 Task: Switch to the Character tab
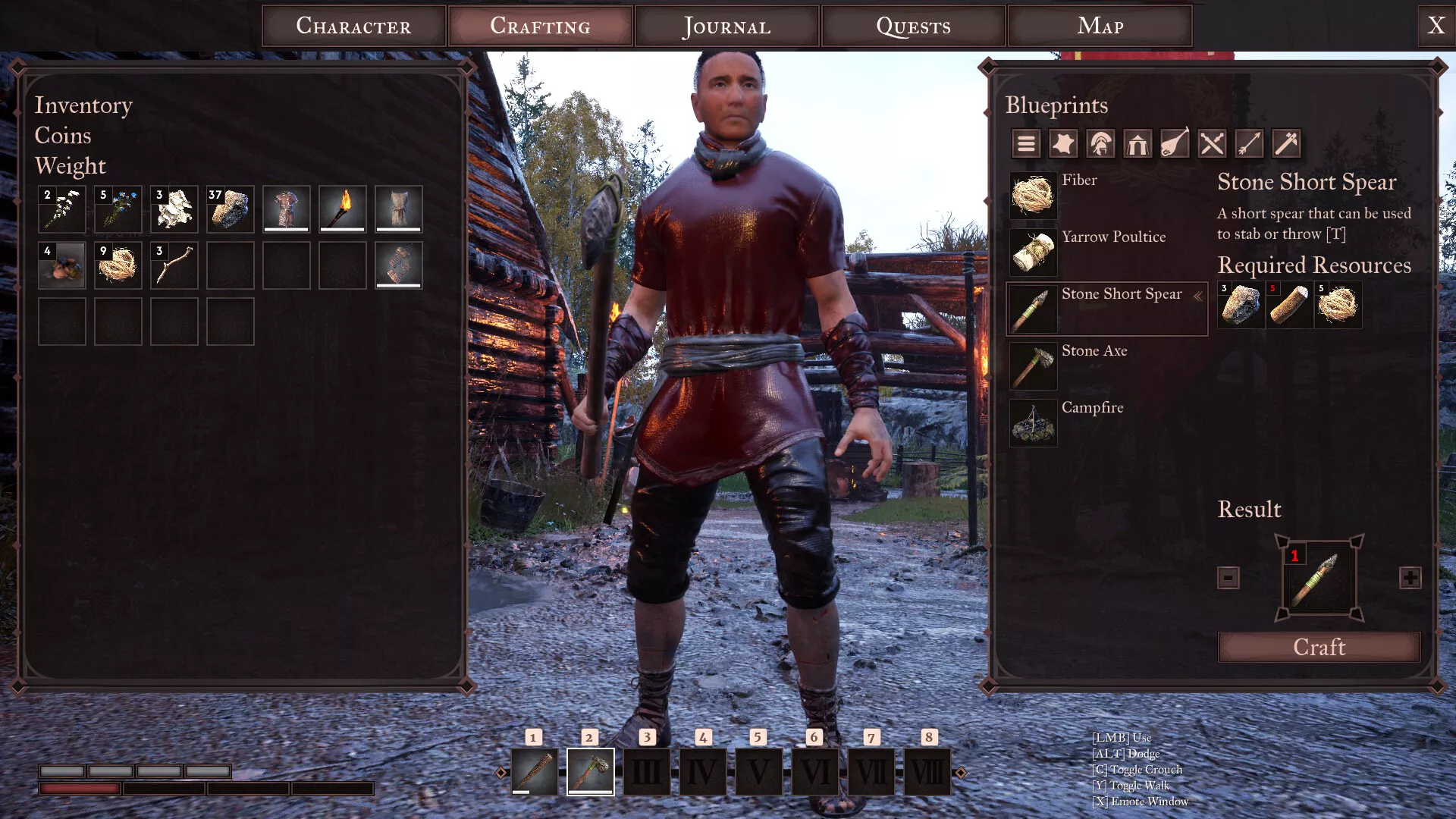coord(353,26)
